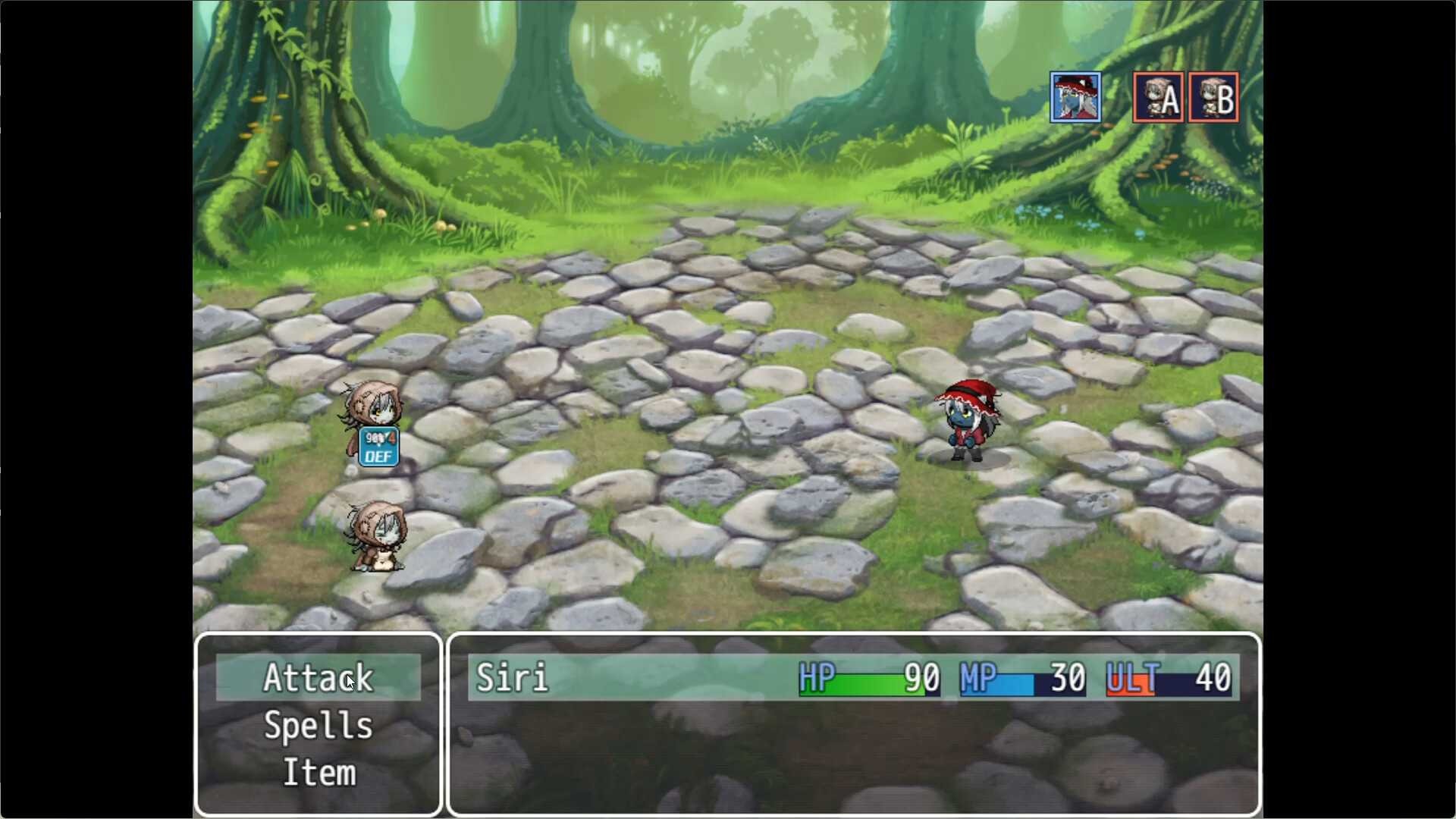Open the Spells menu
The image size is (1456, 819).
318,726
